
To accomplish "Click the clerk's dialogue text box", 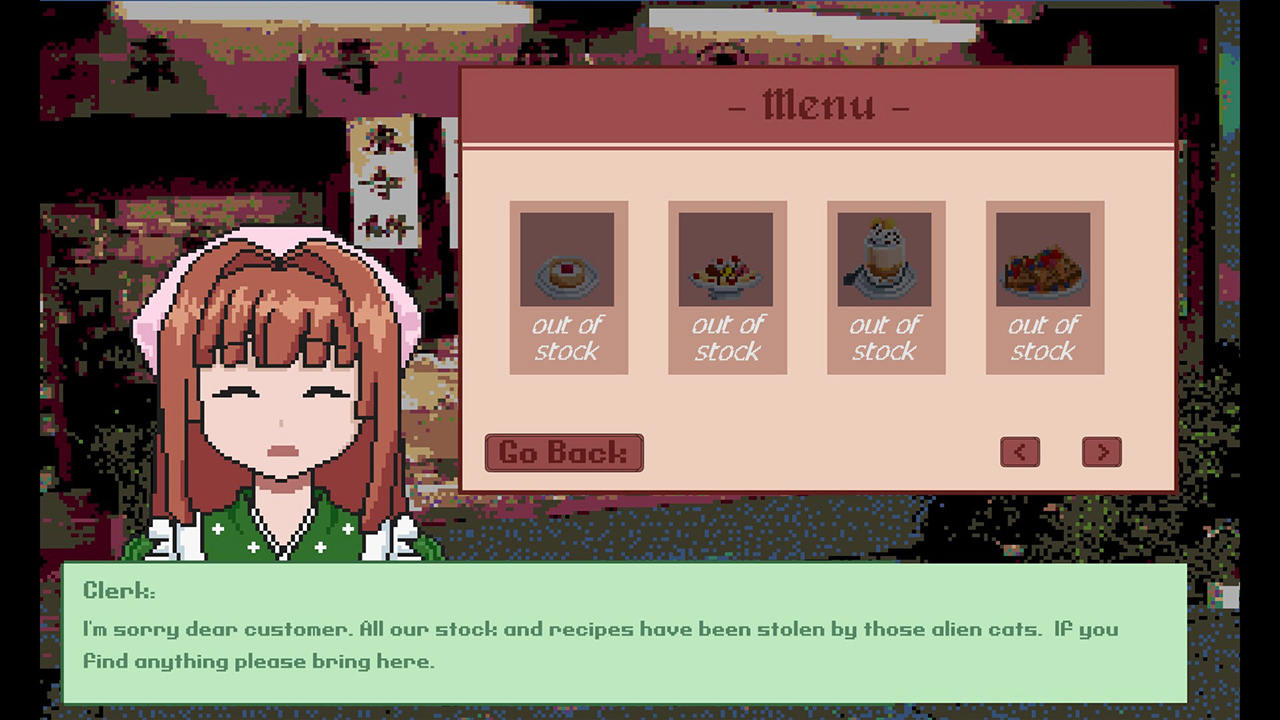I will pyautogui.click(x=620, y=645).
